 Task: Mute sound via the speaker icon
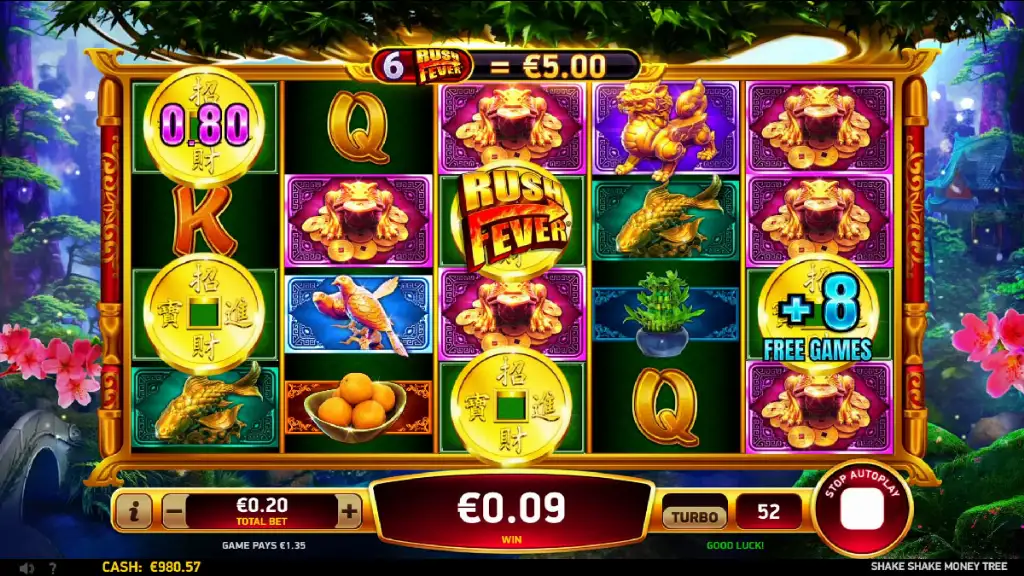pos(27,568)
